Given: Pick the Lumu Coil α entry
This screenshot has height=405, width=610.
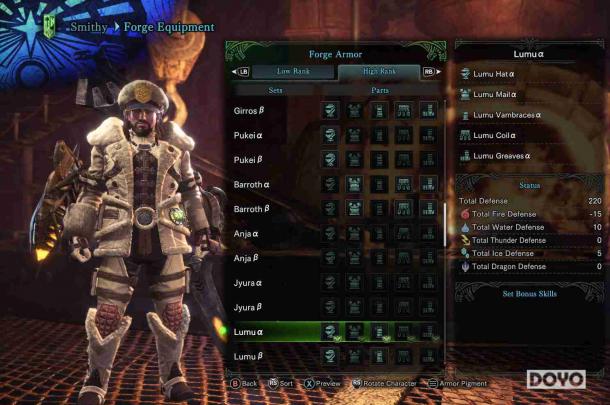Looking at the screenshot, I should [494, 135].
